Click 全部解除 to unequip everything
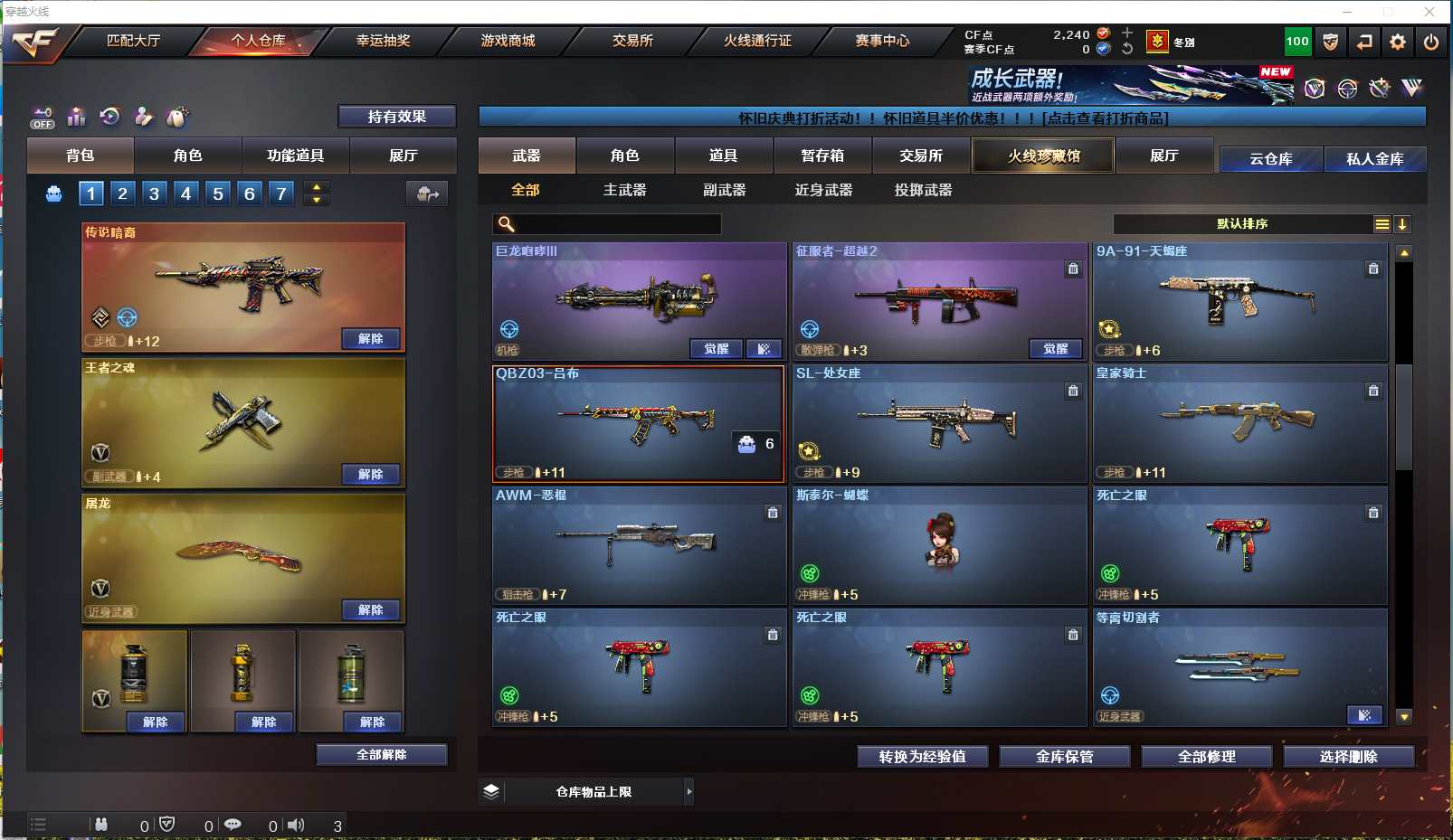 pos(381,755)
